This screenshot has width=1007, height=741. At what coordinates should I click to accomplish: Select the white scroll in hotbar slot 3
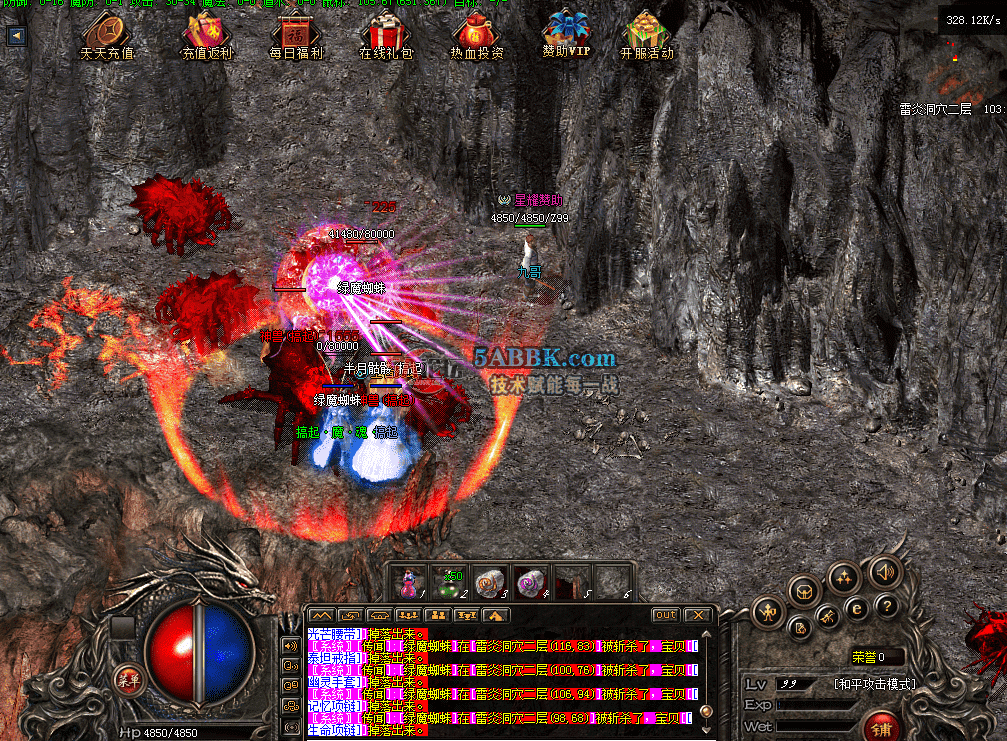click(488, 582)
